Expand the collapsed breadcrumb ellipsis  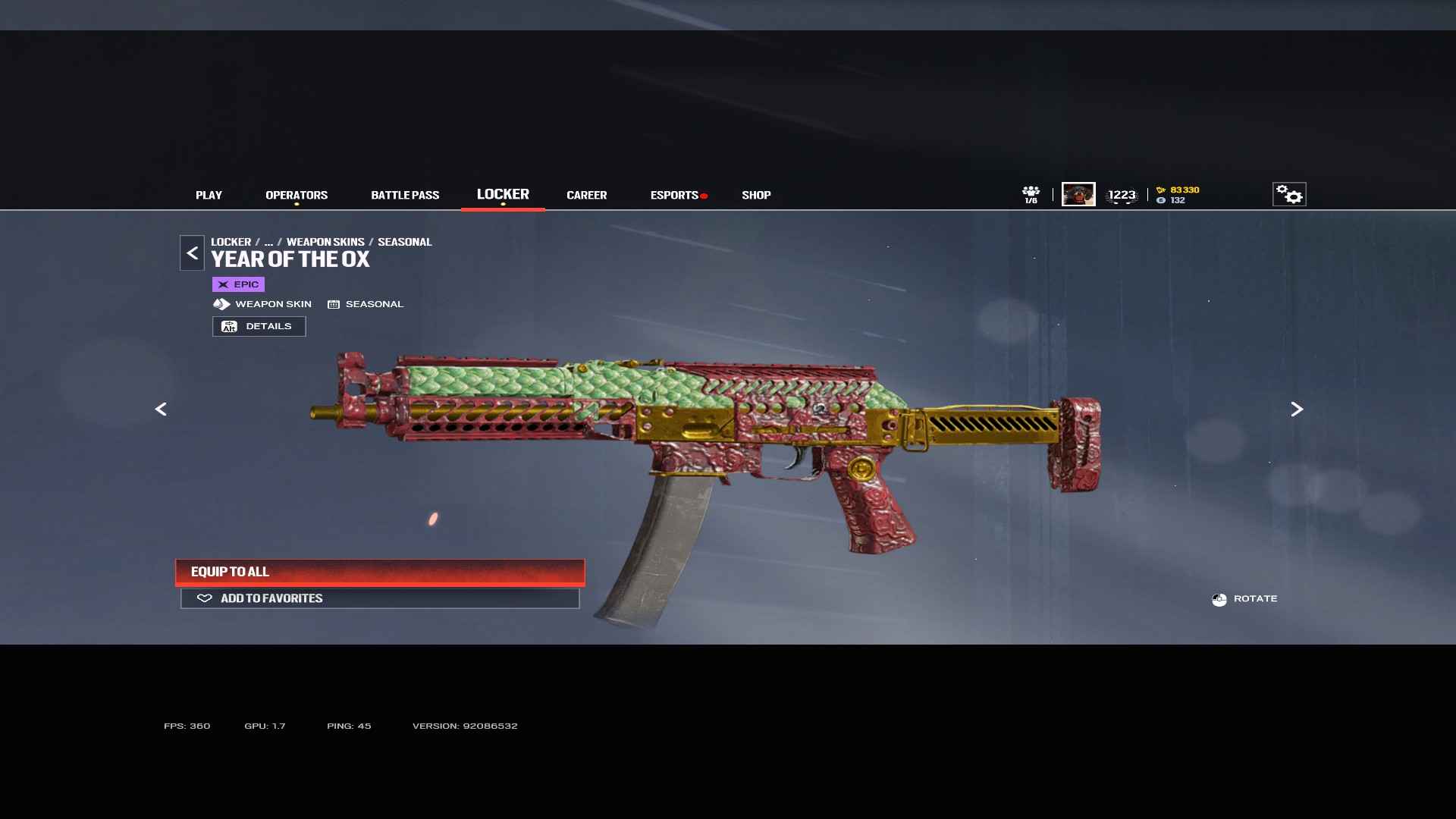click(268, 242)
